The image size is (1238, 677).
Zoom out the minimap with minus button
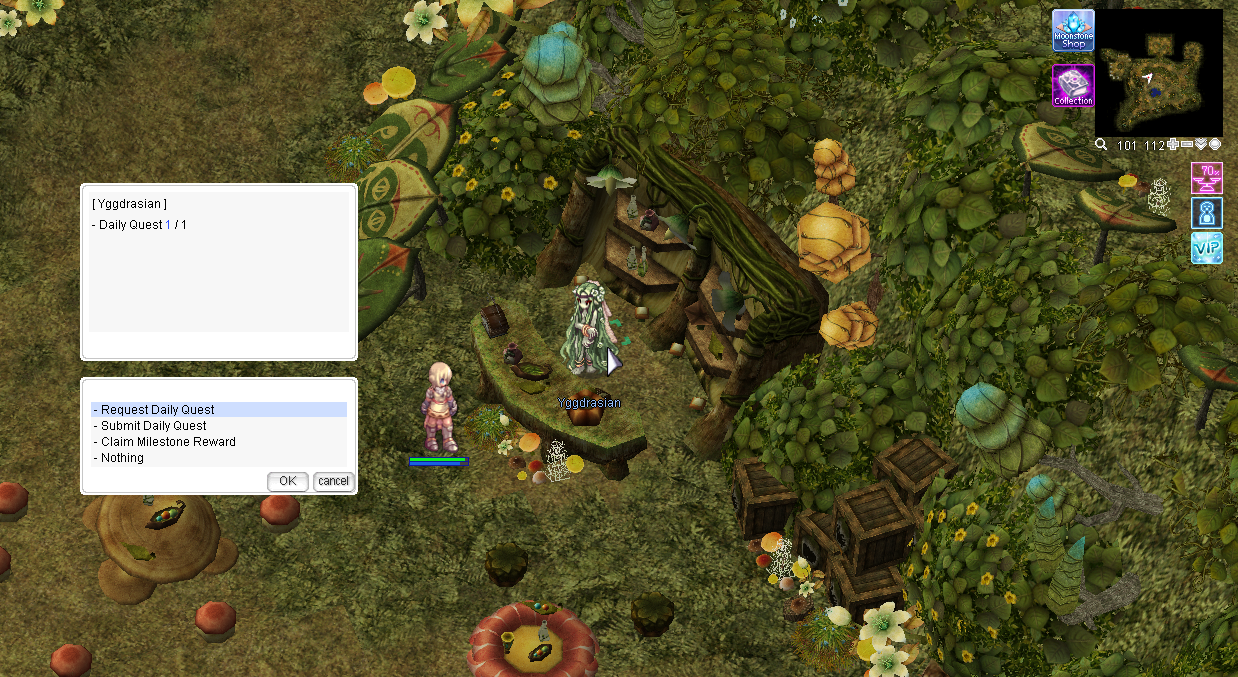[x=1187, y=145]
